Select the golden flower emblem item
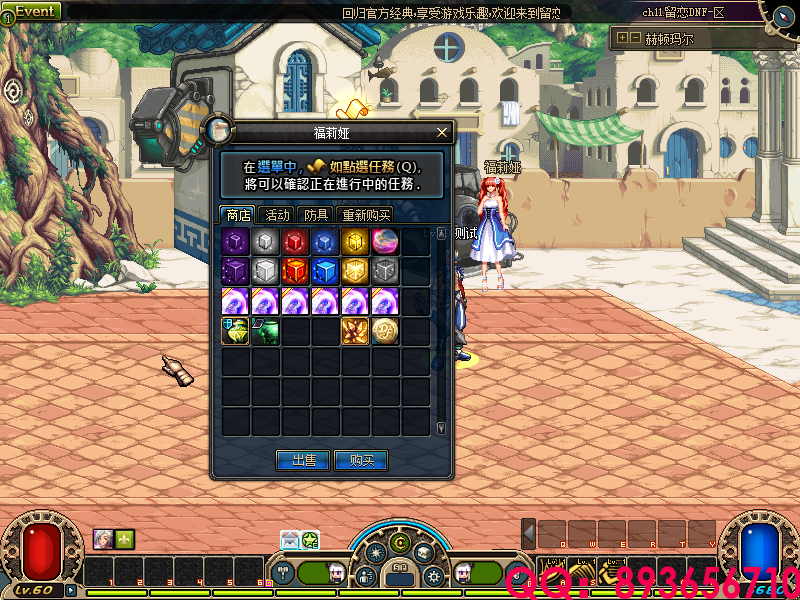 (x=356, y=331)
